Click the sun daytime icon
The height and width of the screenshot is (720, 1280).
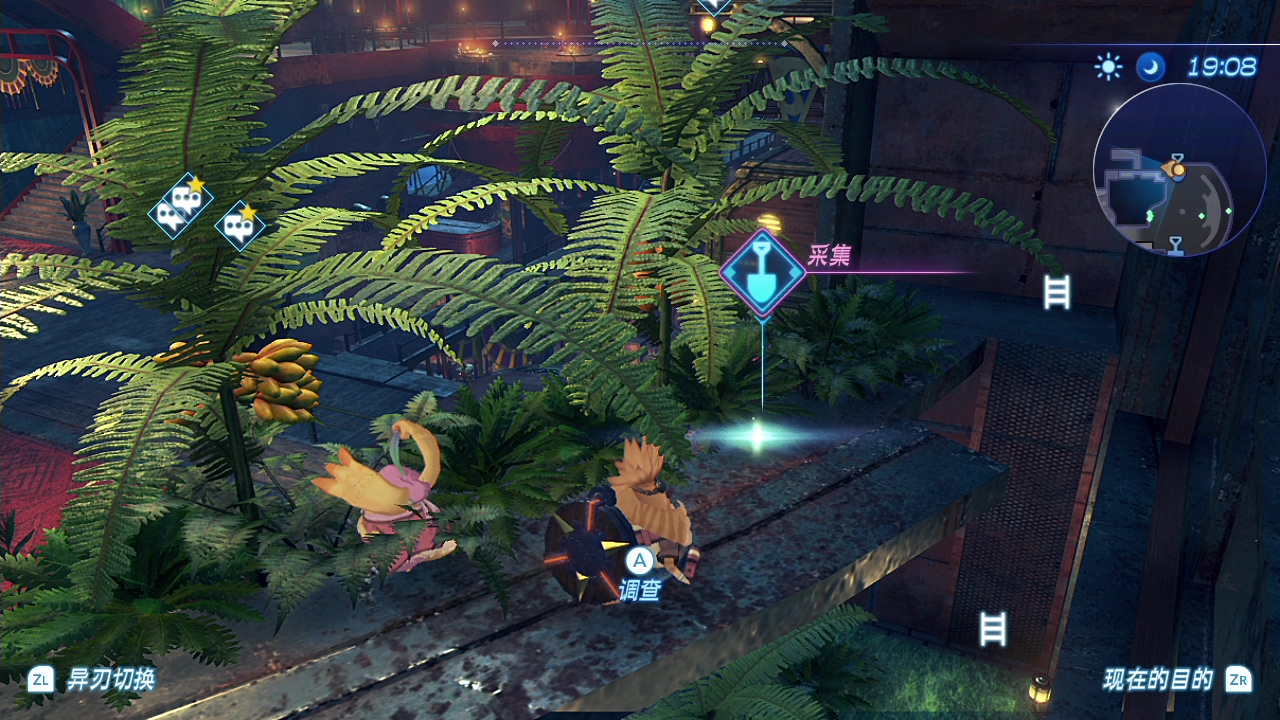1108,67
